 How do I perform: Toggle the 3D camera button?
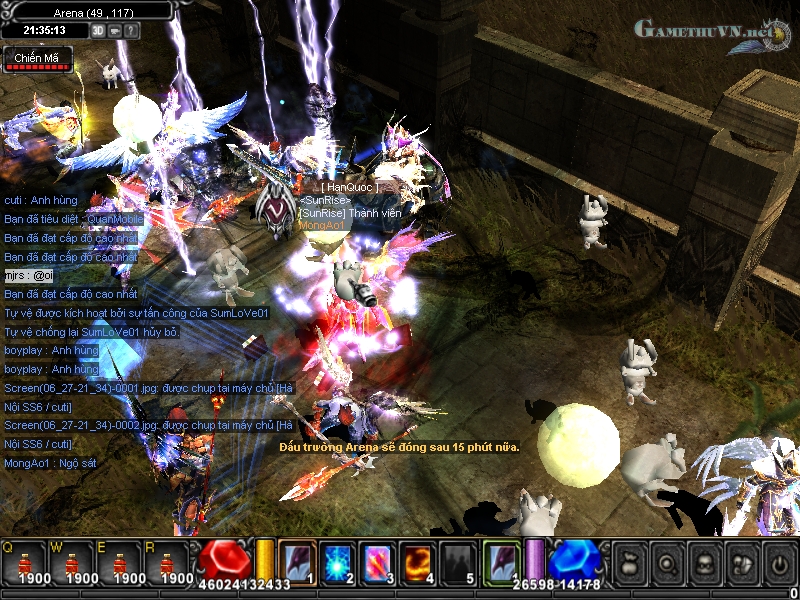coord(98,30)
